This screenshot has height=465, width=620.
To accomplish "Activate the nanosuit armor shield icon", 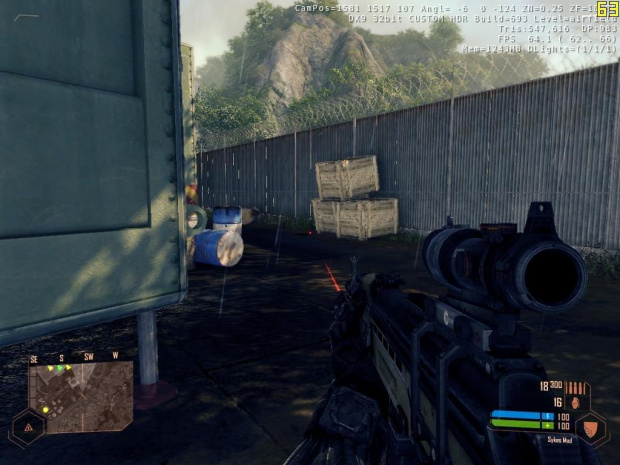I will pyautogui.click(x=592, y=428).
